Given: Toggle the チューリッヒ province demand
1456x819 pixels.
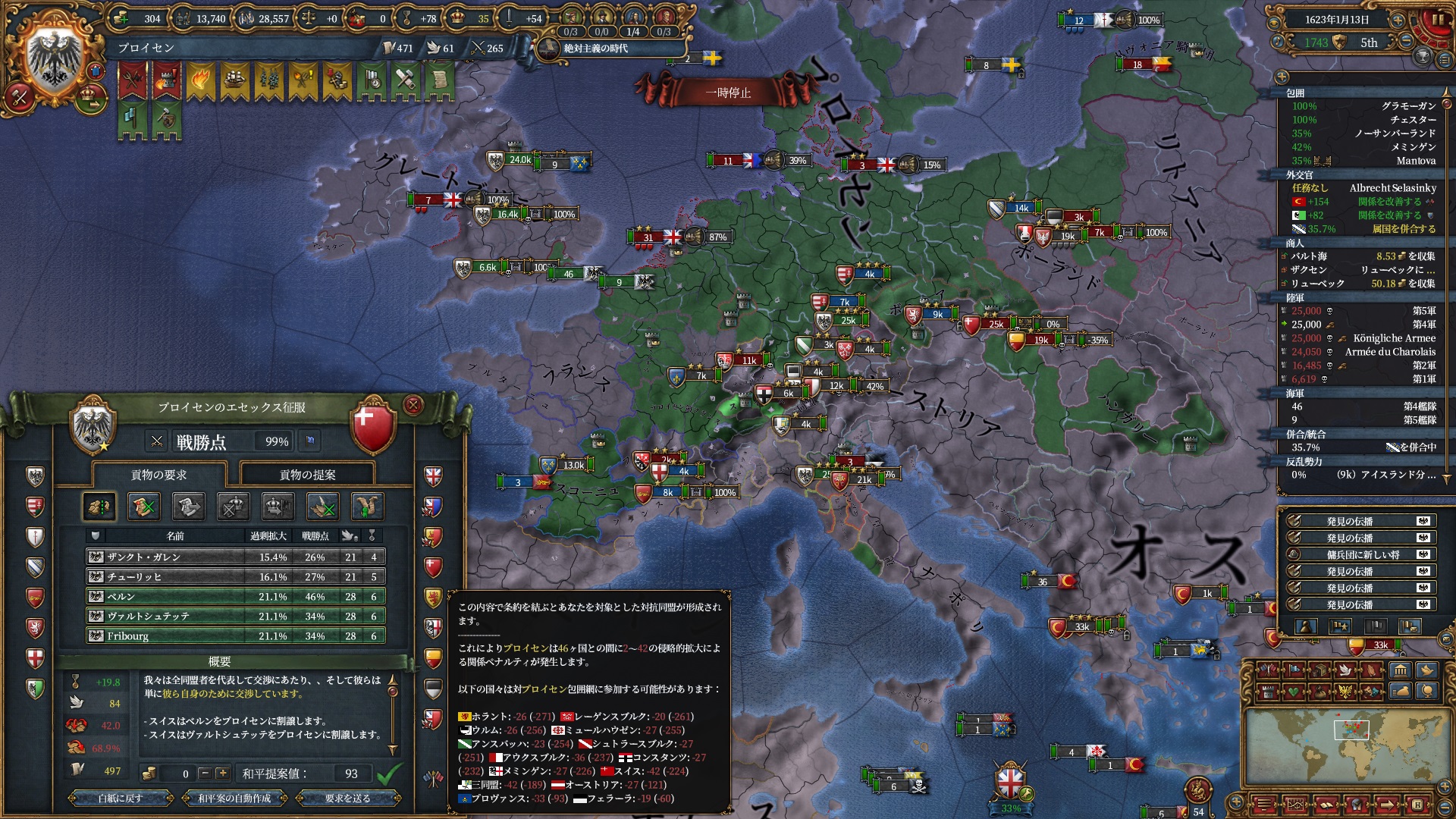Looking at the screenshot, I should [235, 576].
